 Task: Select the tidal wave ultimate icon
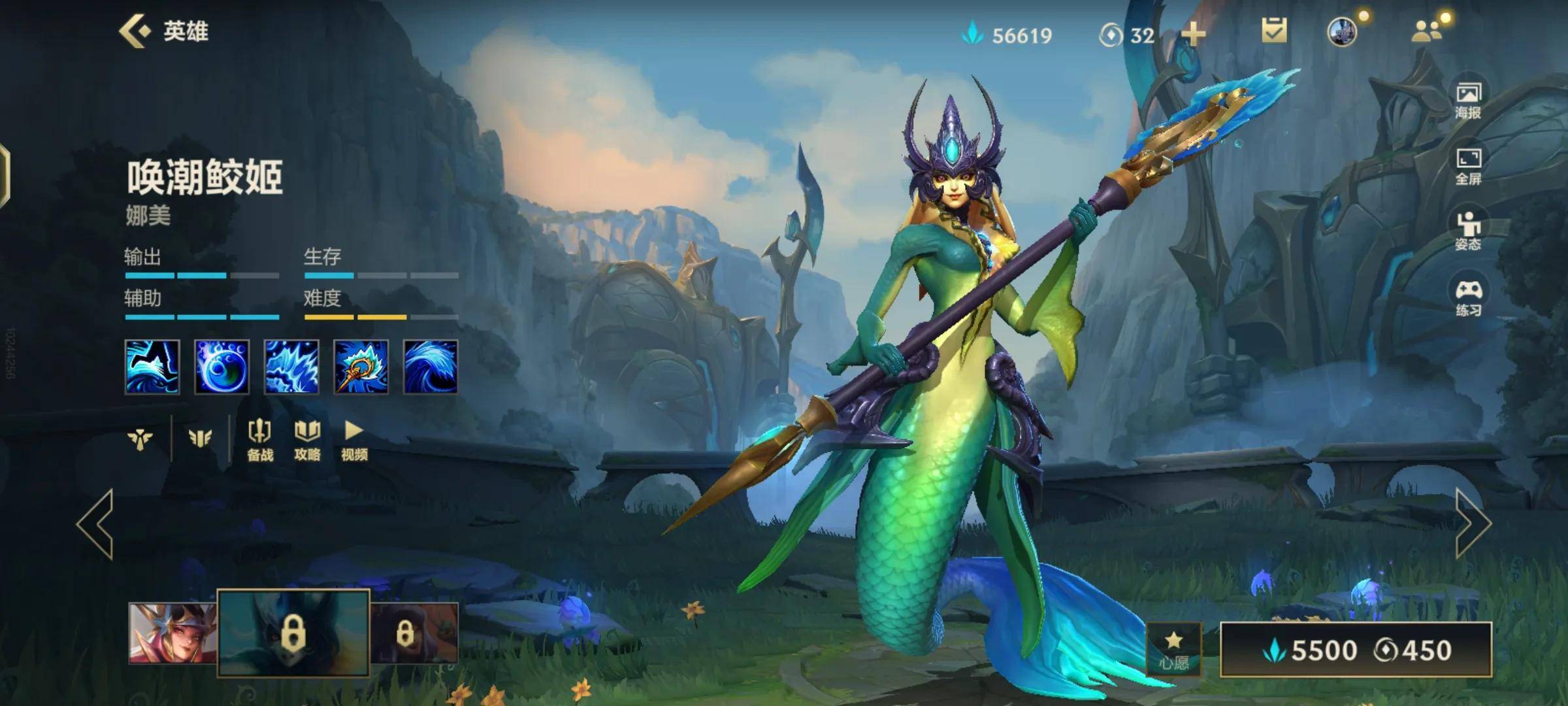(430, 367)
